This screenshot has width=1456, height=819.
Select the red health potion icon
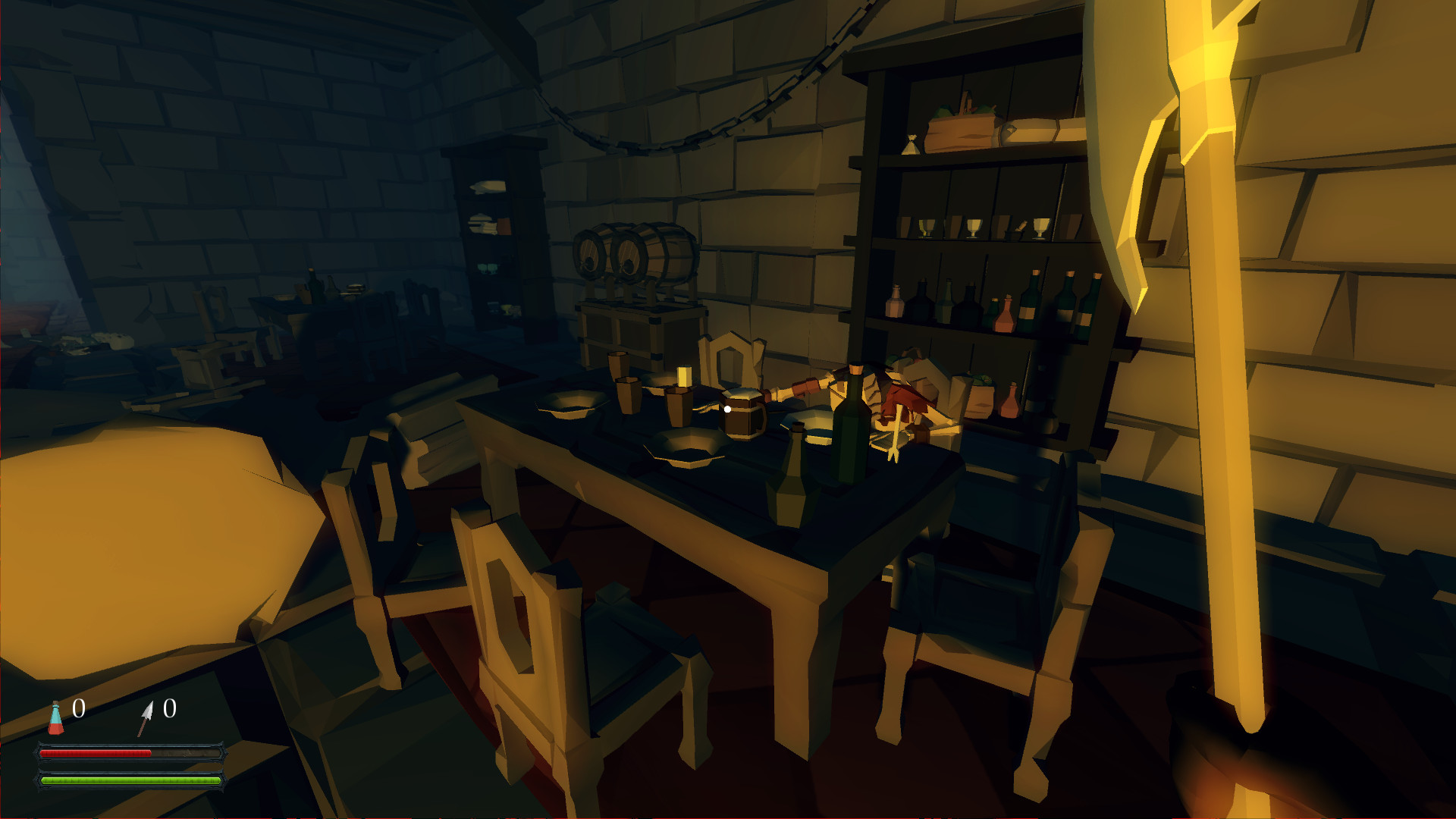point(55,718)
